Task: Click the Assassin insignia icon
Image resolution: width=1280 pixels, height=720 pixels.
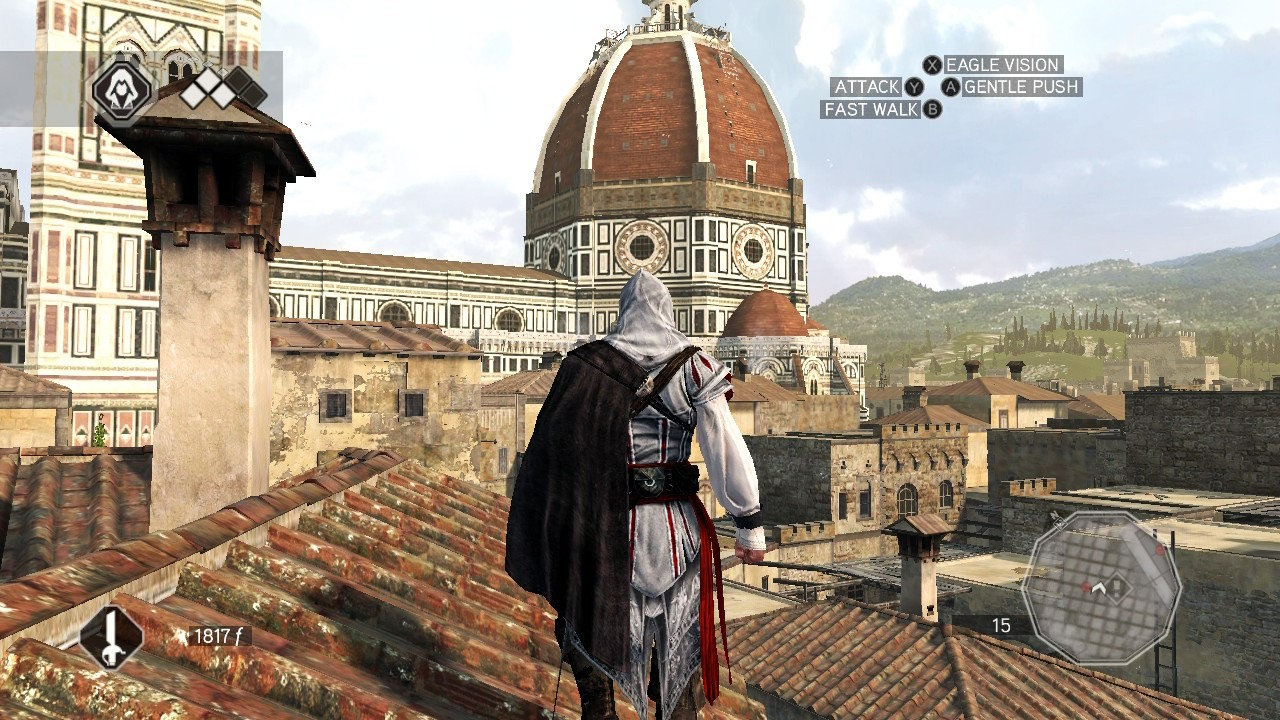Action: point(122,91)
